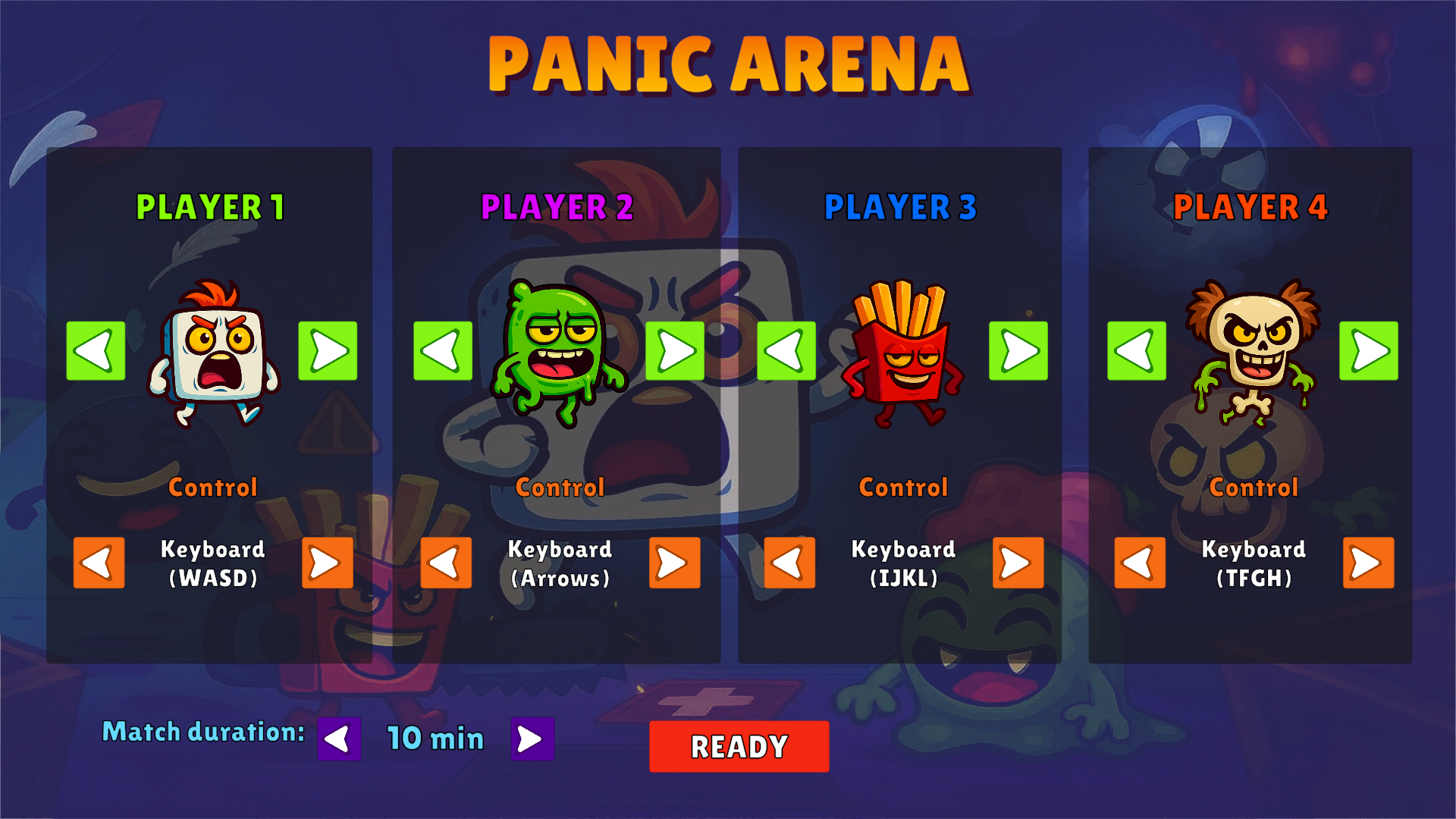Select Player 1's previous character with left arrow
This screenshot has height=819, width=1456.
click(x=95, y=351)
